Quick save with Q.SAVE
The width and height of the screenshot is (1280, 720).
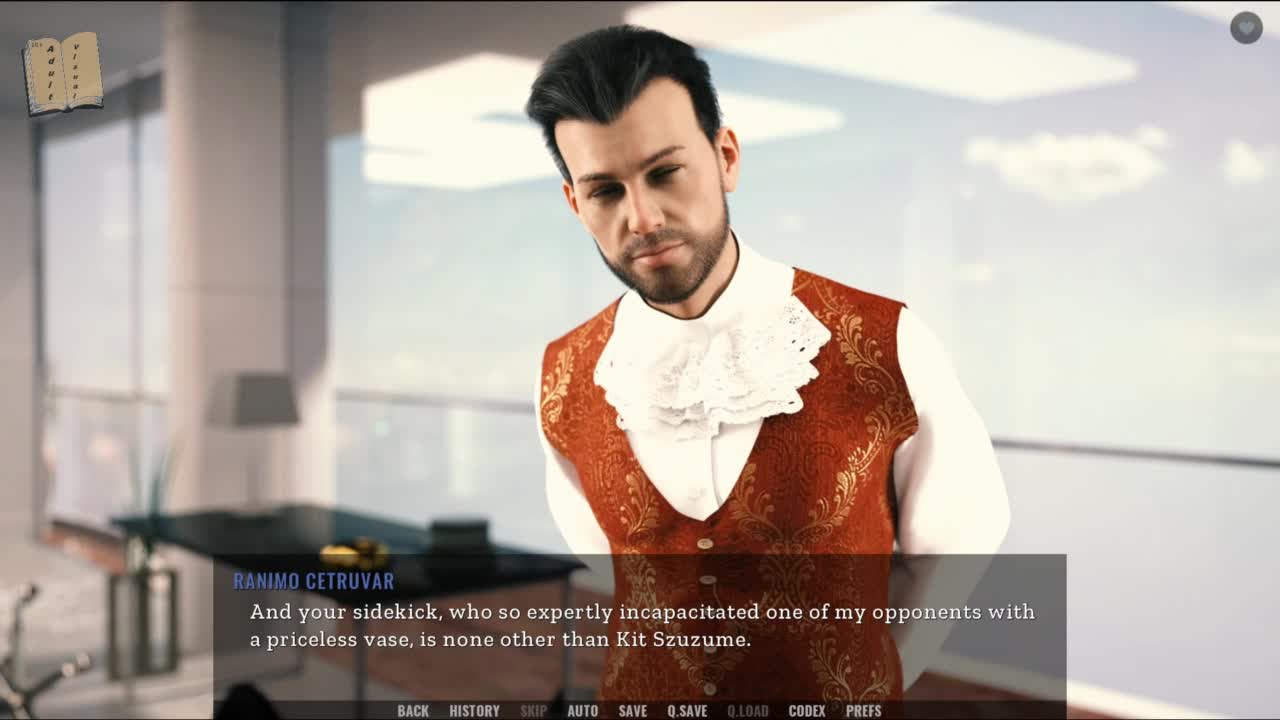[x=687, y=711]
